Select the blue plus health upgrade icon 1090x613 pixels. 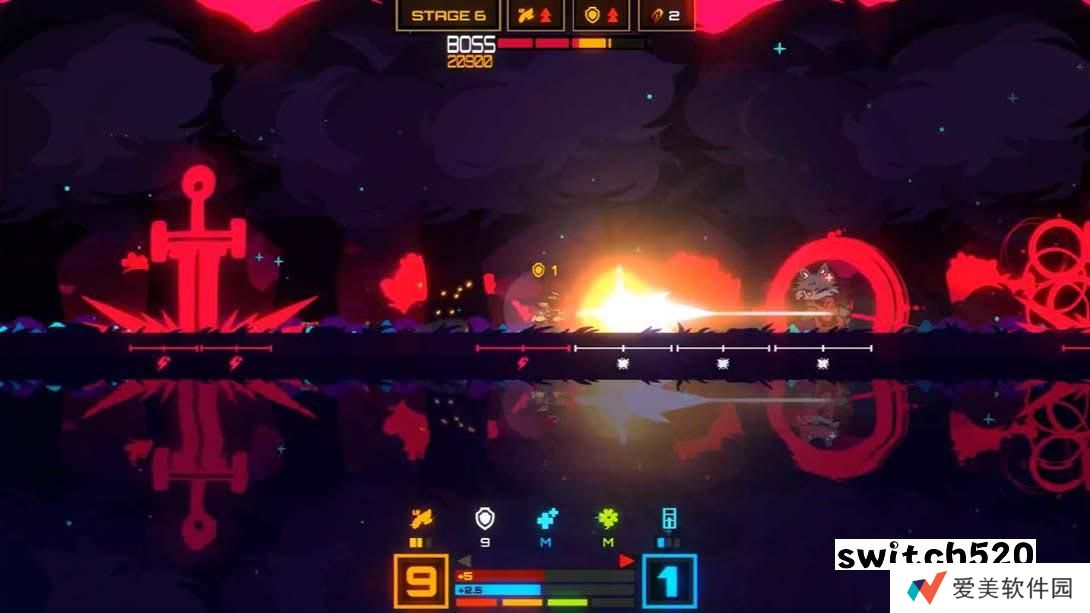pos(546,519)
